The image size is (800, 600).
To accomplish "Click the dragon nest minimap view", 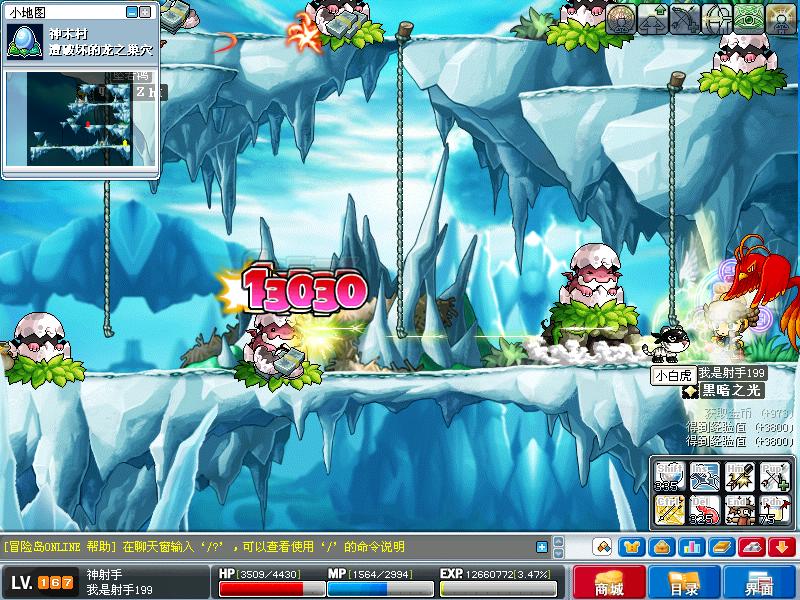I will pos(81,122).
